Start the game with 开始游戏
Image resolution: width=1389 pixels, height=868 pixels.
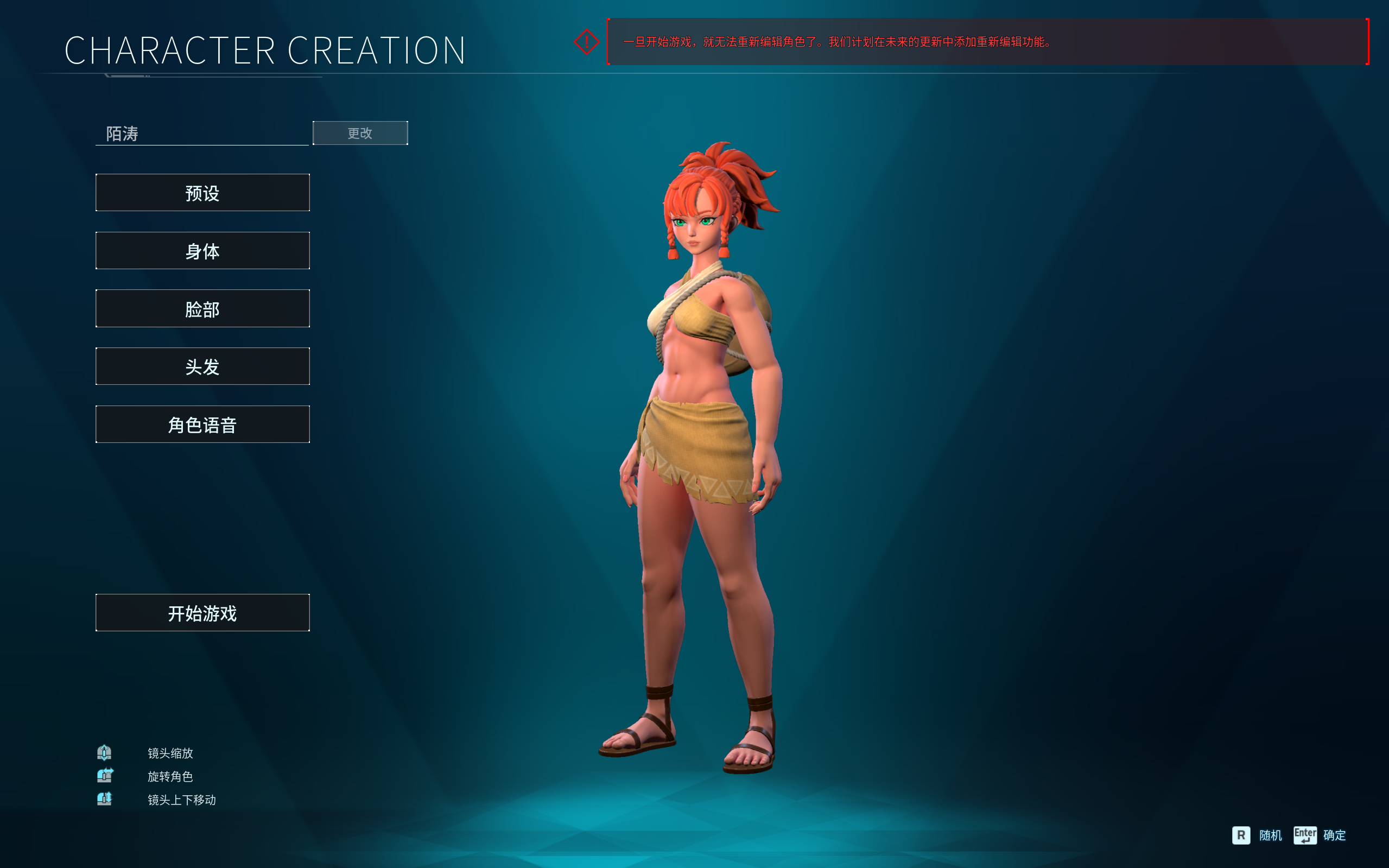pos(202,613)
